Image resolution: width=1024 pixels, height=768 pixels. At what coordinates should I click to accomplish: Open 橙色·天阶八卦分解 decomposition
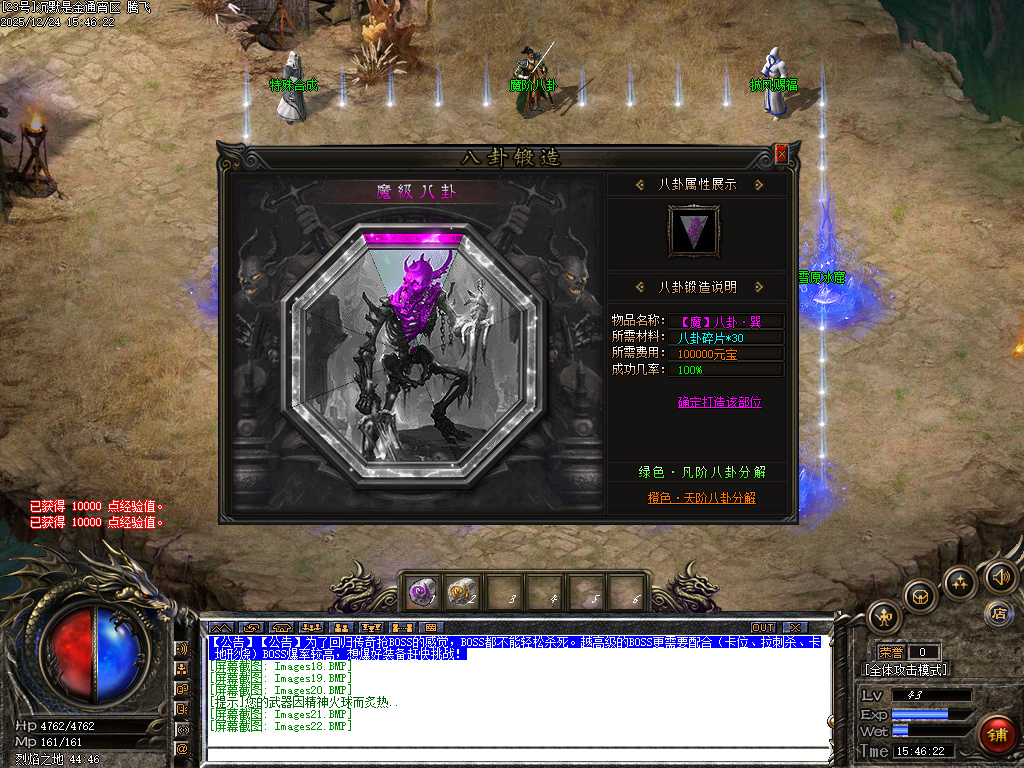pyautogui.click(x=701, y=497)
